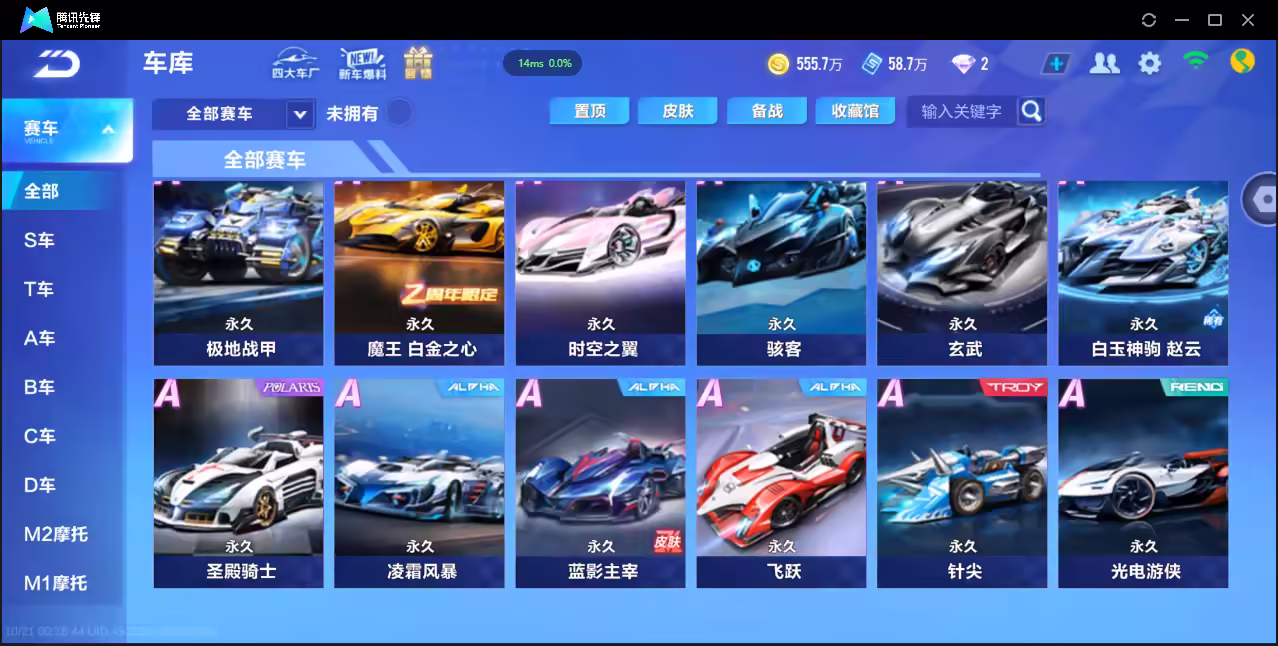Select the 圣殿骑士 car card
1278x646 pixels.
[239, 482]
